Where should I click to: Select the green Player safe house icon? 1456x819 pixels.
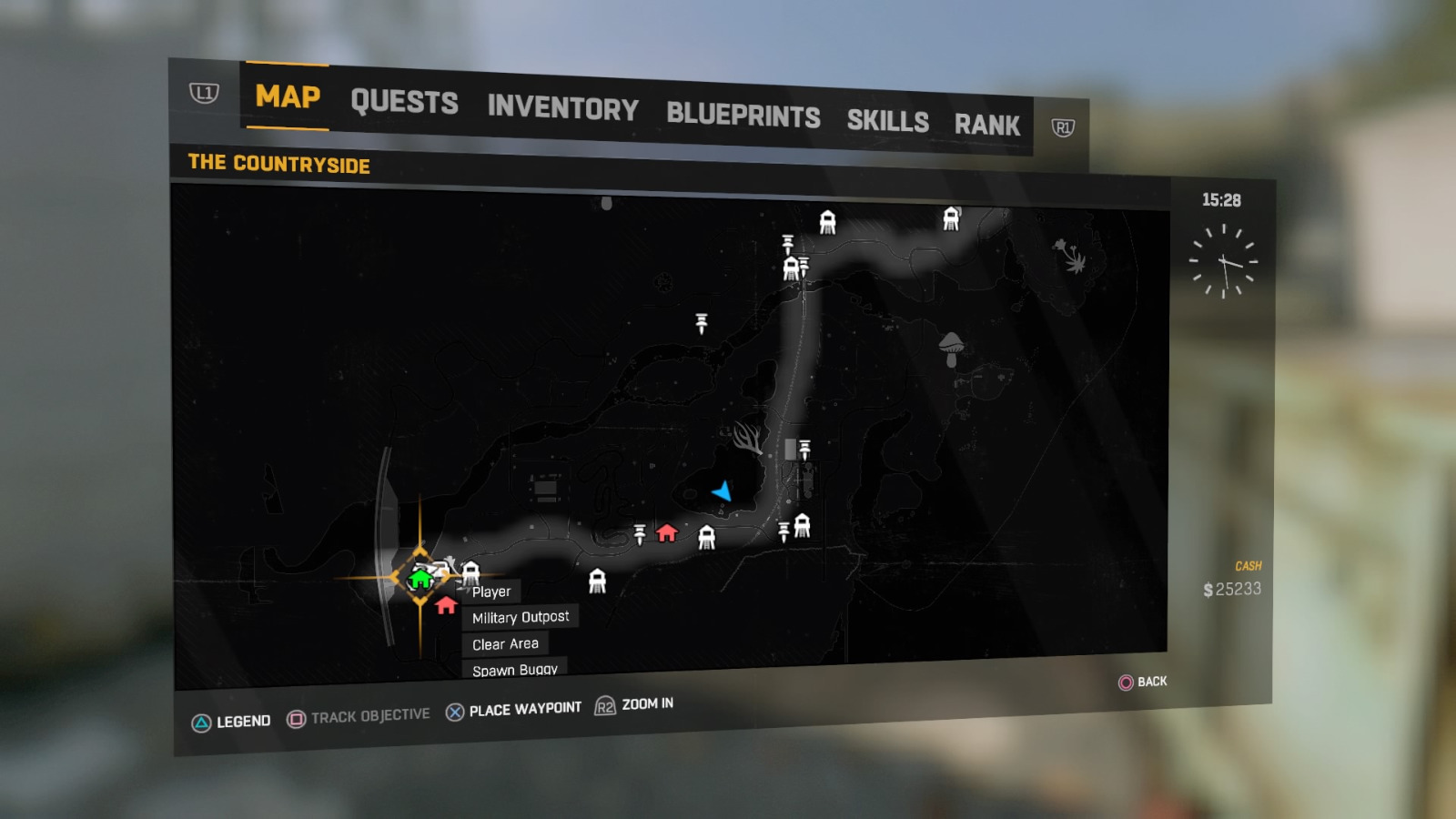point(419,578)
